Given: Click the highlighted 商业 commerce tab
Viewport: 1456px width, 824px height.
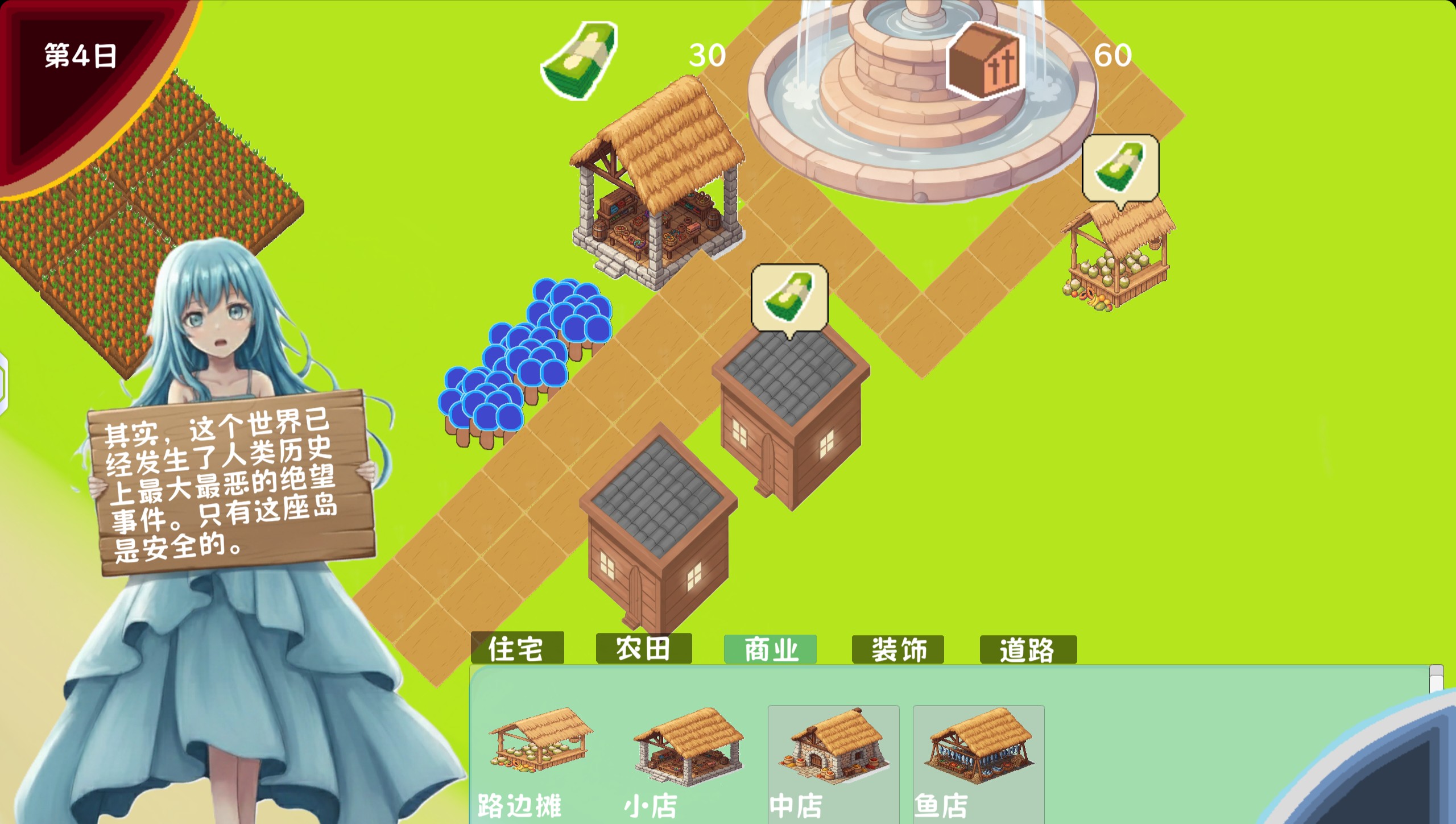Looking at the screenshot, I should (771, 648).
